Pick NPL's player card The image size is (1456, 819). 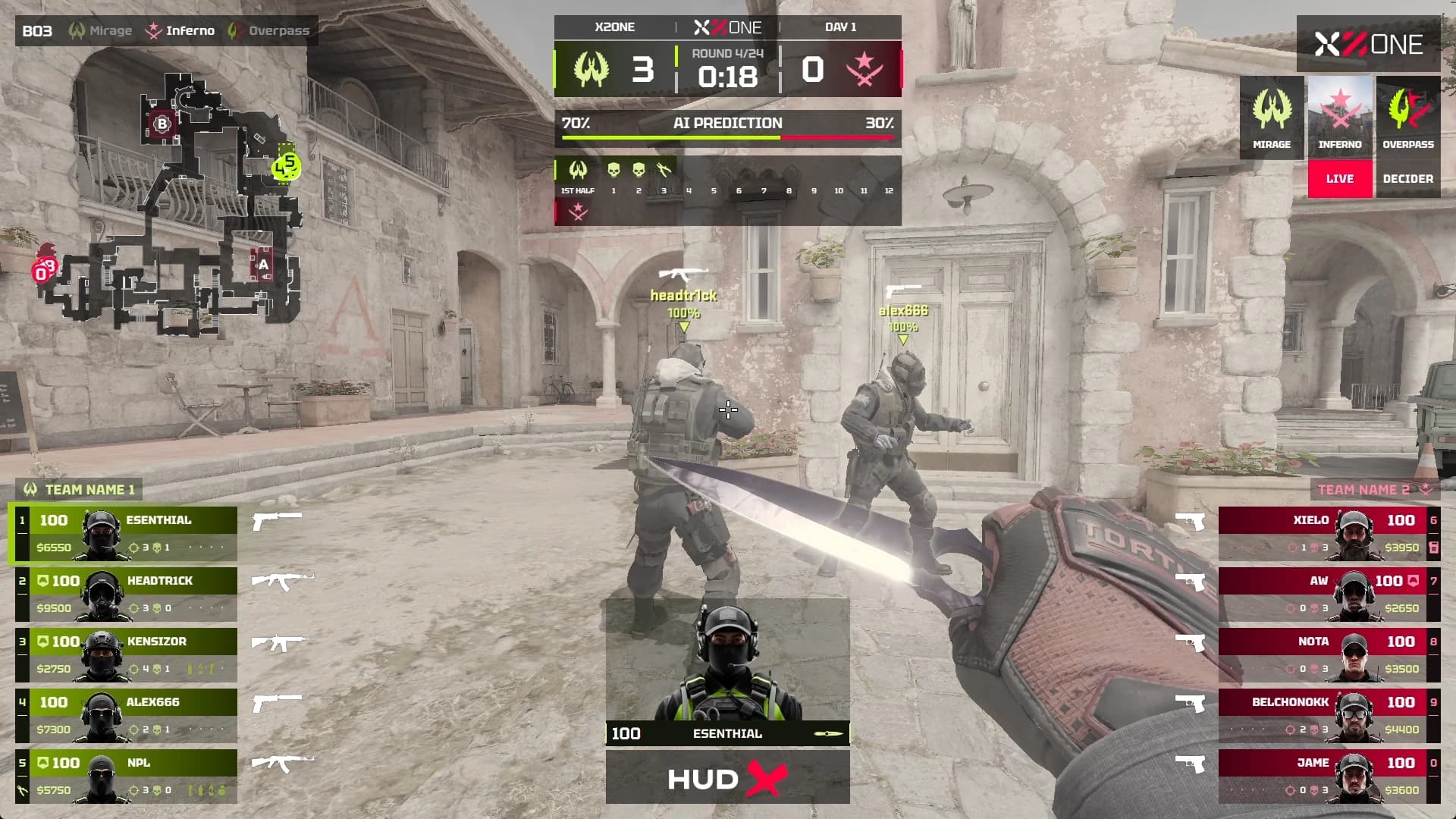(126, 777)
